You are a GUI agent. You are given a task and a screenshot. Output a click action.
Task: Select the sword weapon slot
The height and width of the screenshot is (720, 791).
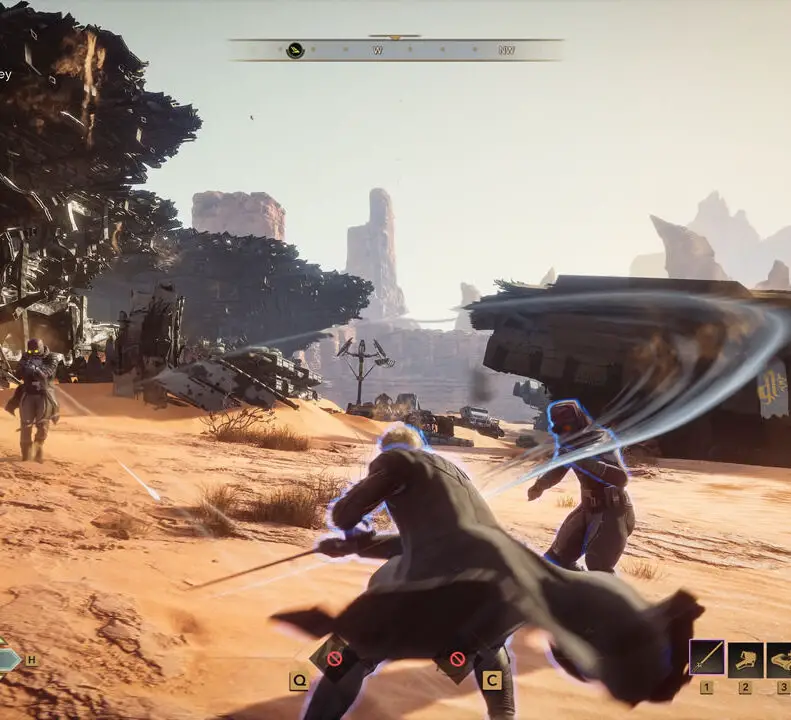tap(707, 658)
